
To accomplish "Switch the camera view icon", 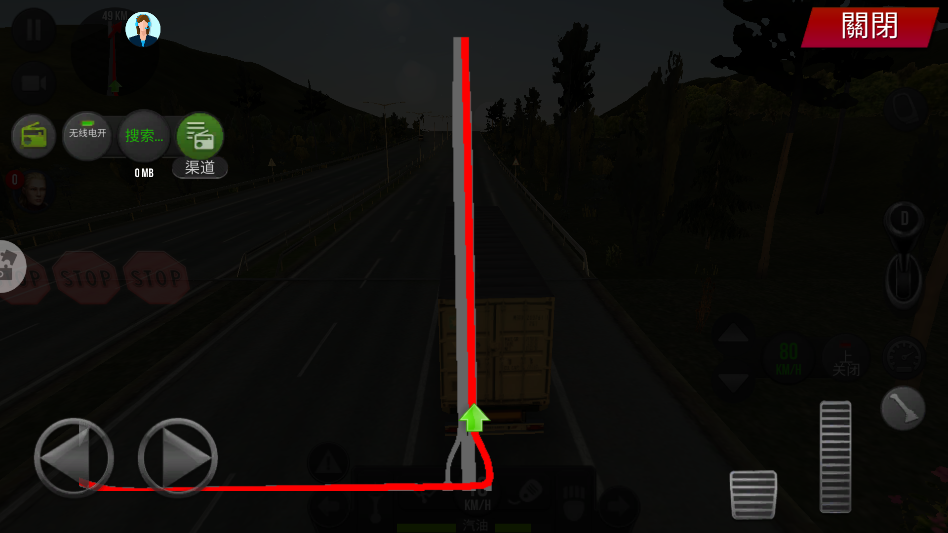I will (x=34, y=82).
